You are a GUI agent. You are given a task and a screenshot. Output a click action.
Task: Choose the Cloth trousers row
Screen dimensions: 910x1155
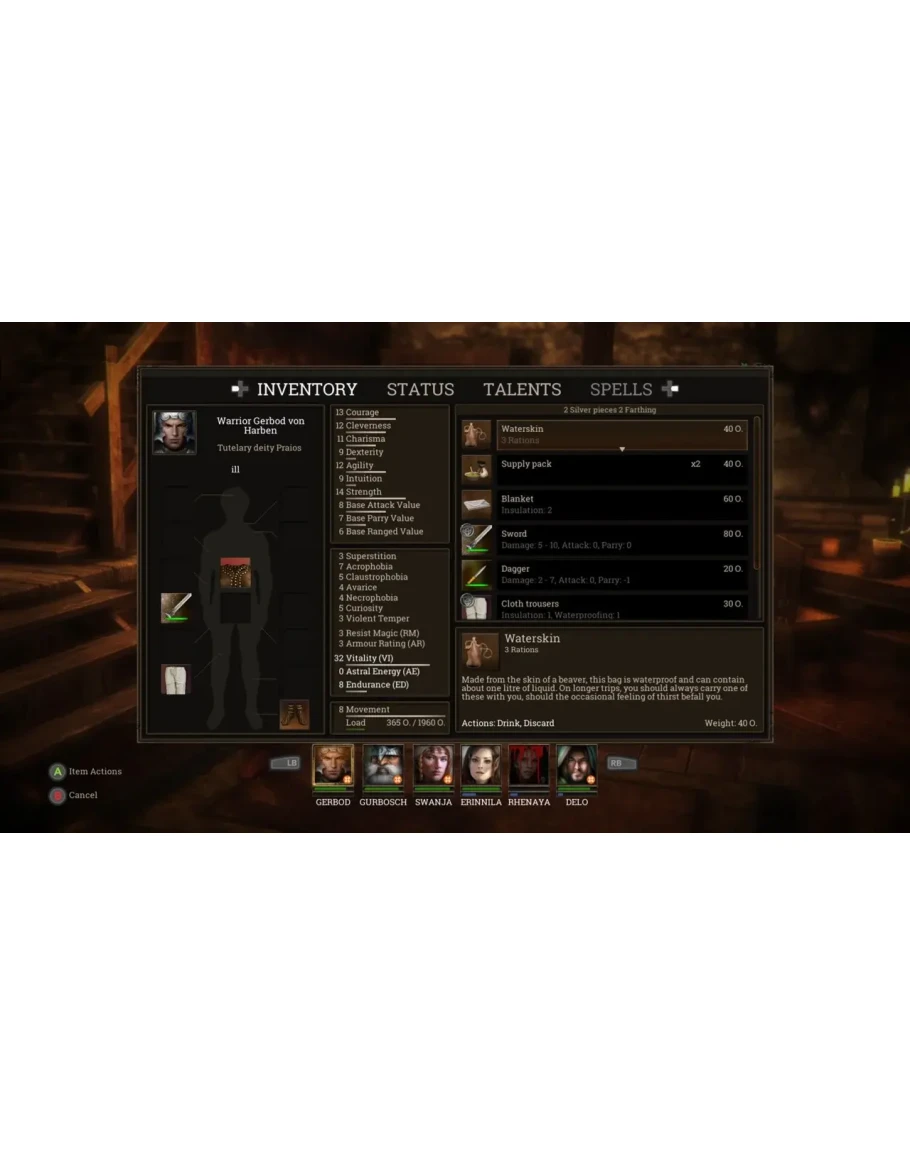[x=620, y=607]
